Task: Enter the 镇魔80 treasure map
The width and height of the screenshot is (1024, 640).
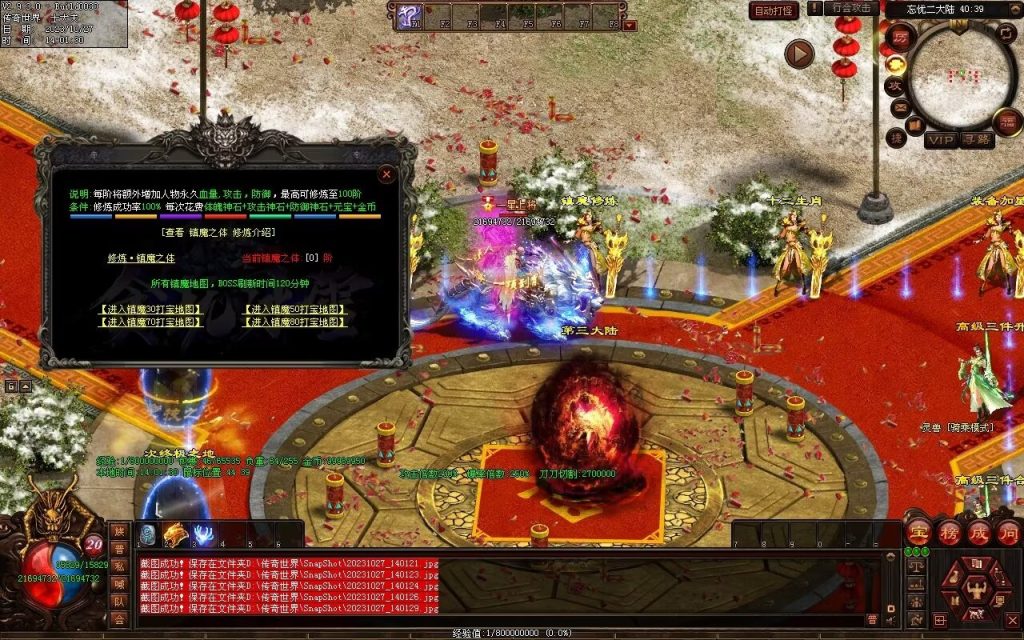Action: [x=296, y=322]
